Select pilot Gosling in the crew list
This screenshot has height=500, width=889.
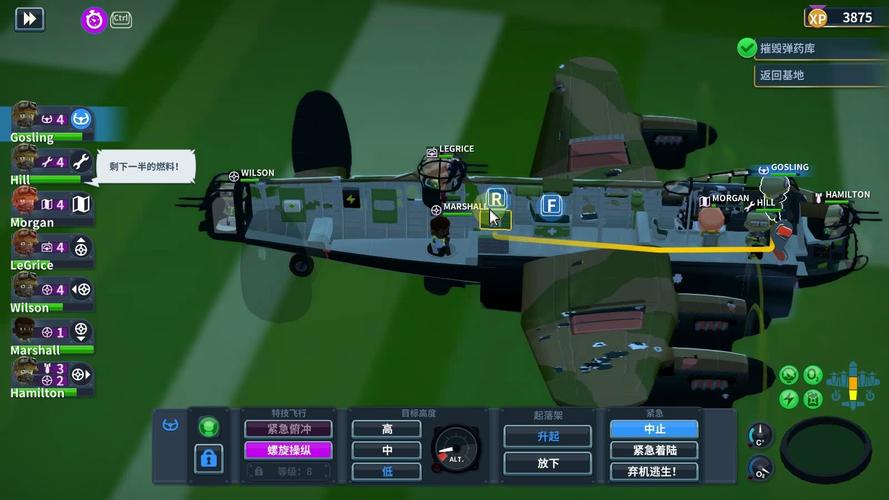click(26, 120)
